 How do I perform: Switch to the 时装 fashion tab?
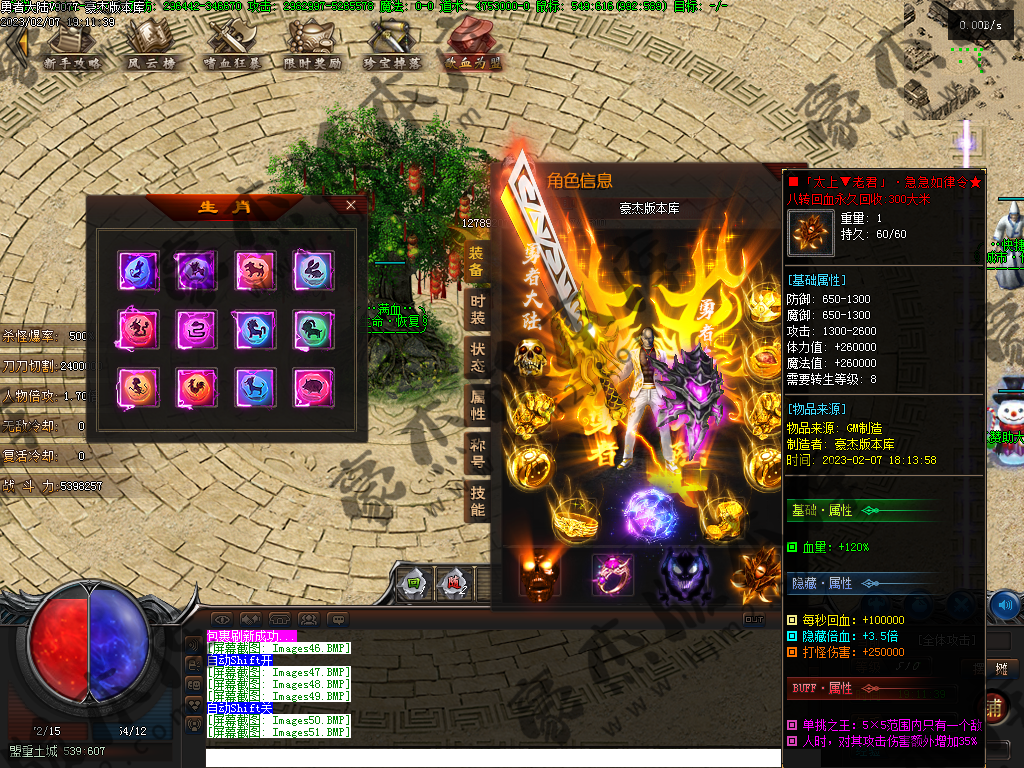pos(477,307)
